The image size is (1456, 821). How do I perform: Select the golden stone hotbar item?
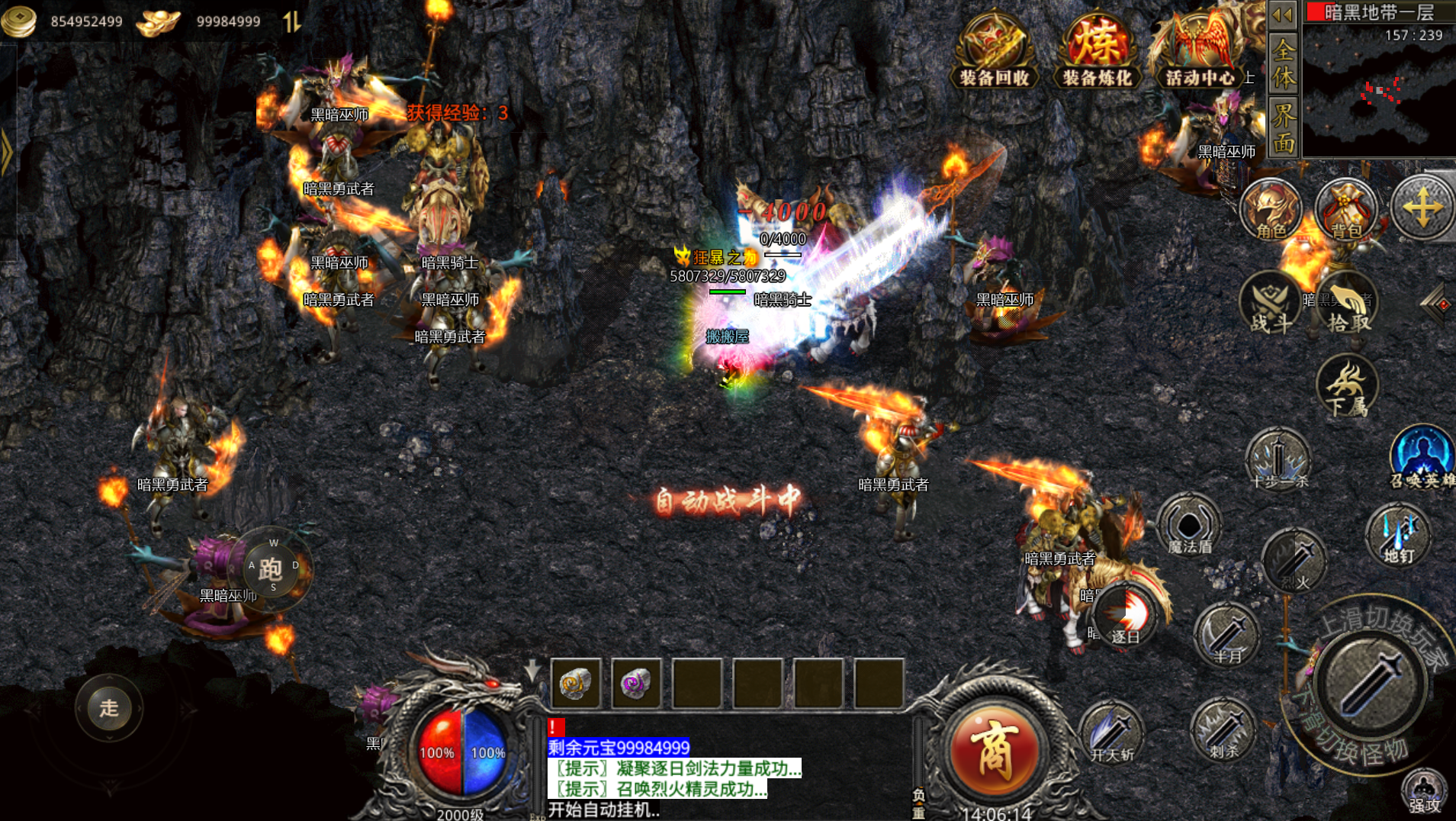(x=576, y=683)
